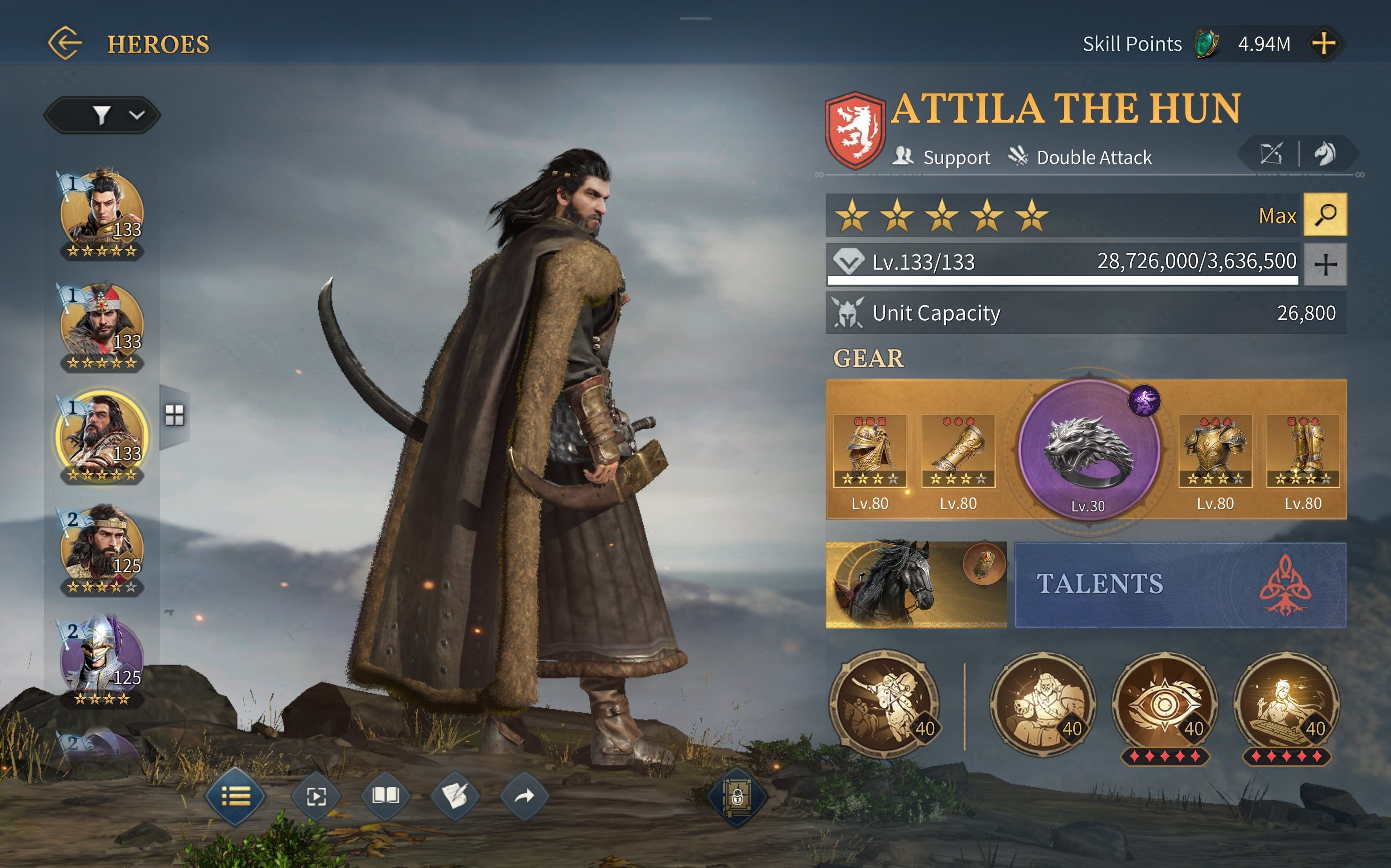Open the hero list menu button
Screen dimensions: 1391x868
click(x=235, y=796)
